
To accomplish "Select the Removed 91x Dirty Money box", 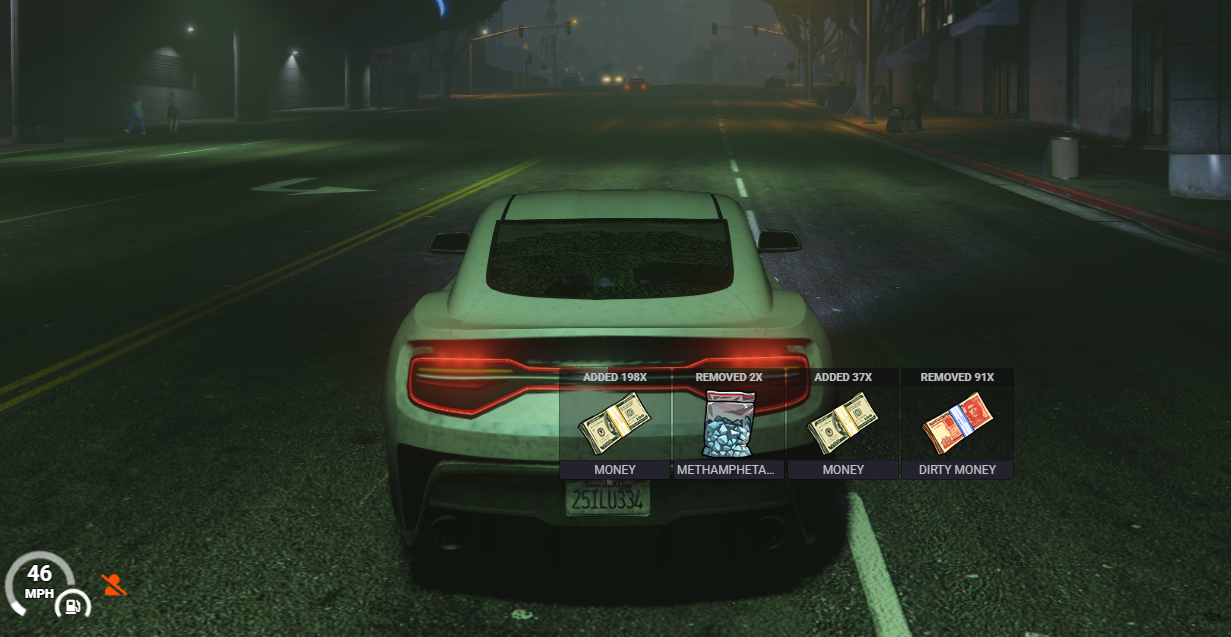I will coord(957,424).
